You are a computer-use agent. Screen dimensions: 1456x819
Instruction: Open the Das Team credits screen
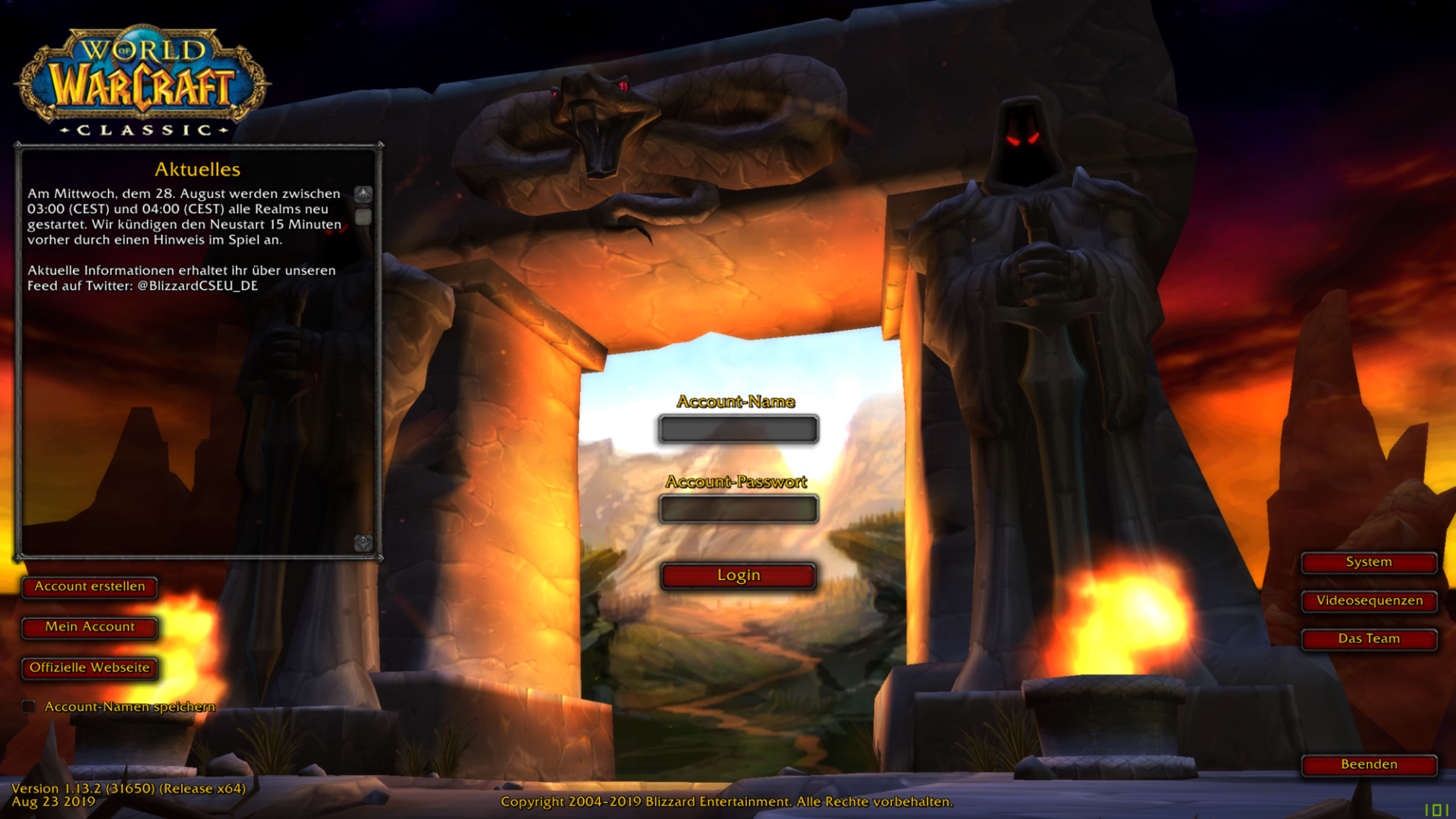pos(1369,639)
